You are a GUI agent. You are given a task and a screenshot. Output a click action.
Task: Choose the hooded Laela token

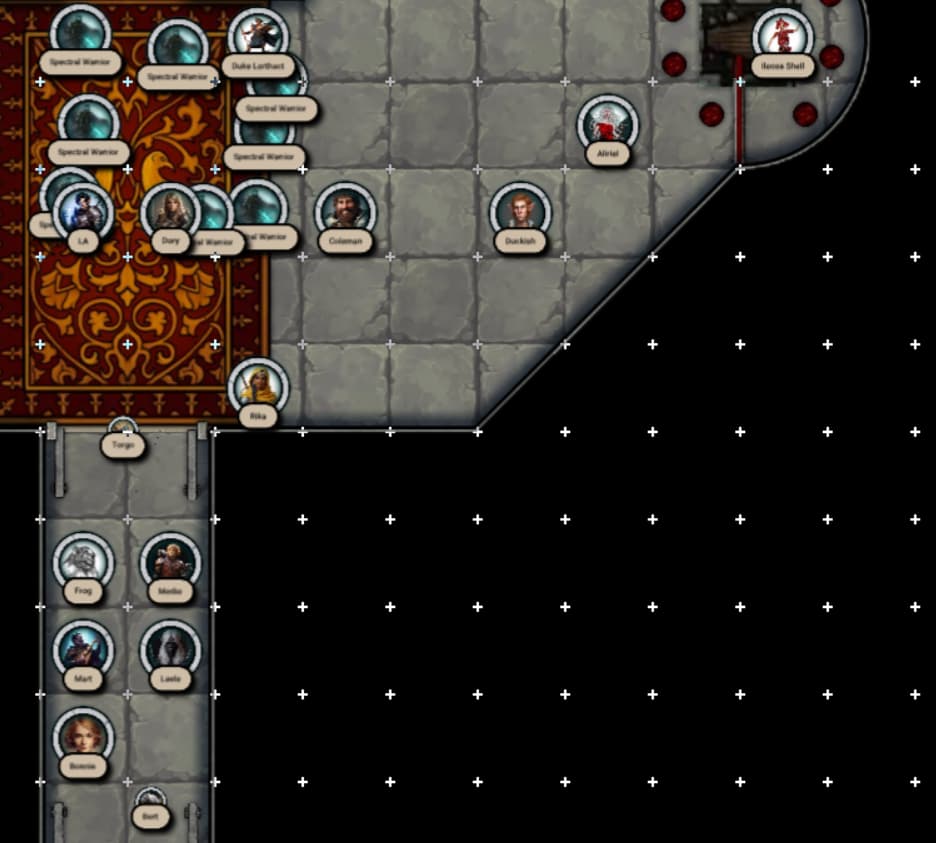[170, 650]
